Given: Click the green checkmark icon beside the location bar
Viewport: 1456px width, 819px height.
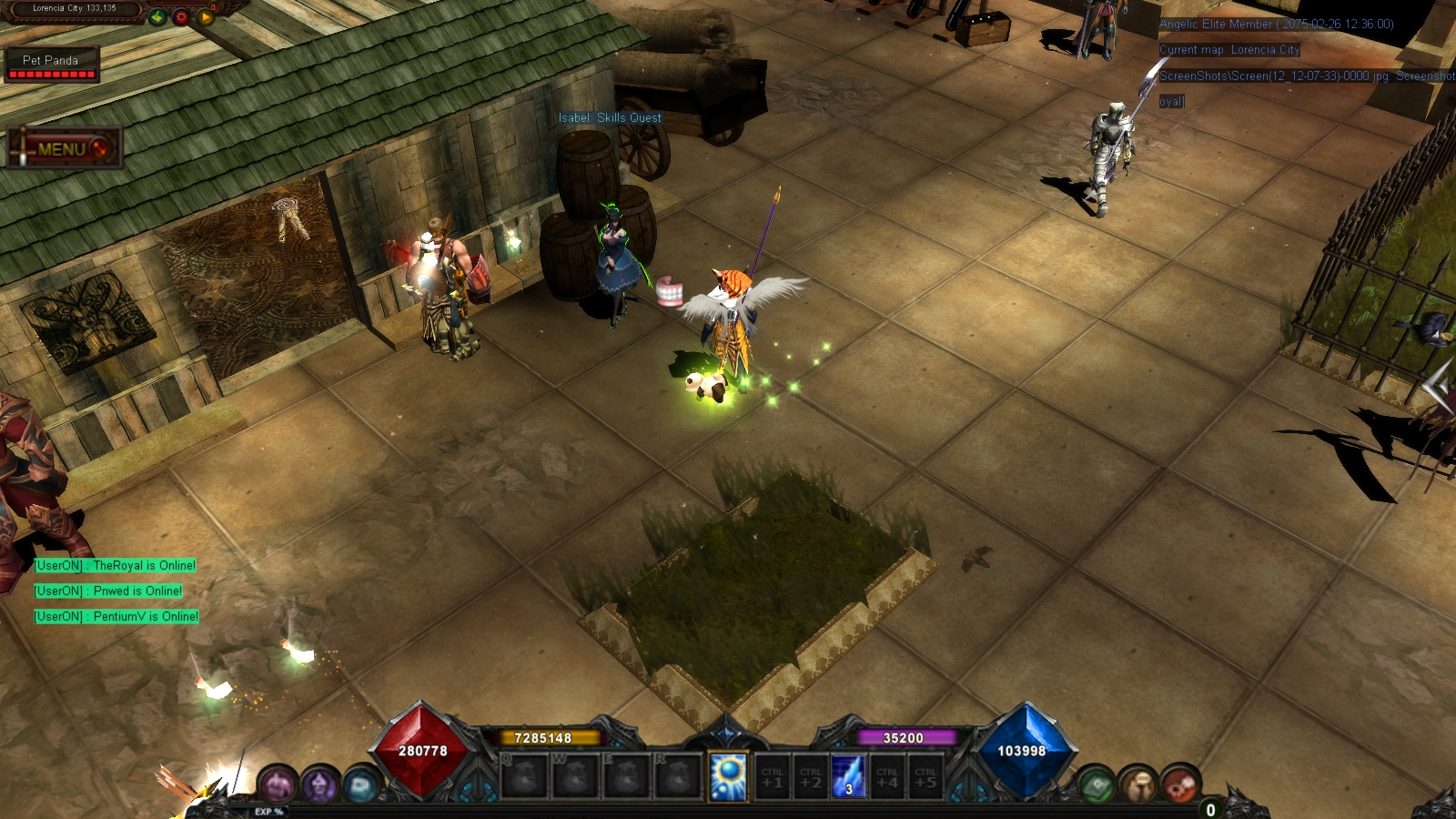Looking at the screenshot, I should pos(157,17).
